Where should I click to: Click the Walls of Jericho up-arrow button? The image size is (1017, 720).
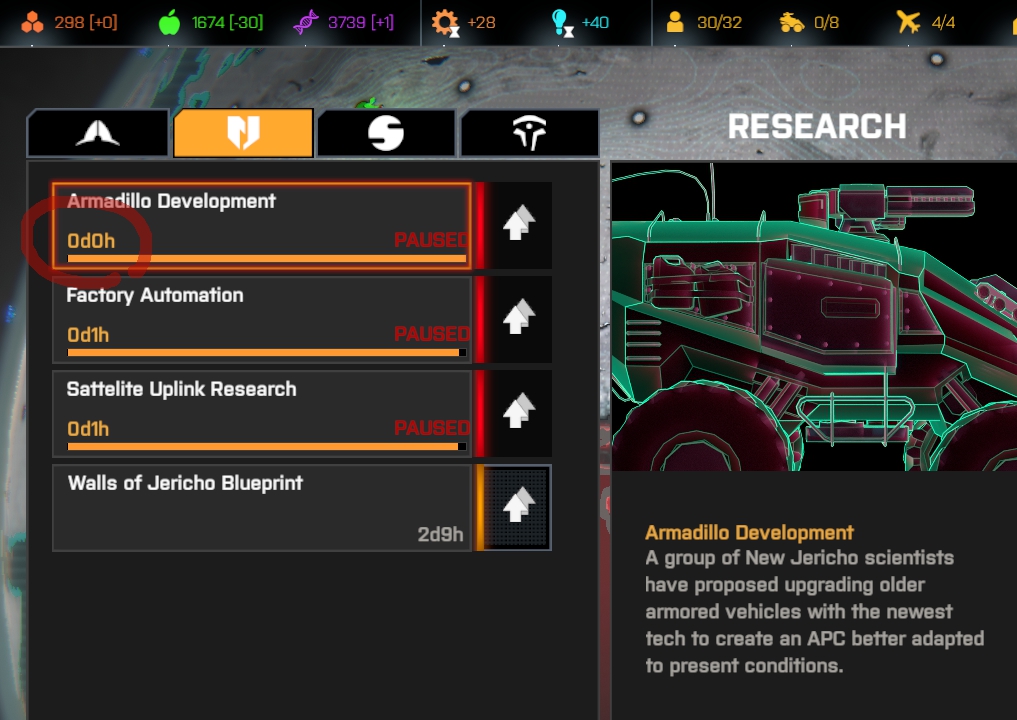[x=517, y=507]
